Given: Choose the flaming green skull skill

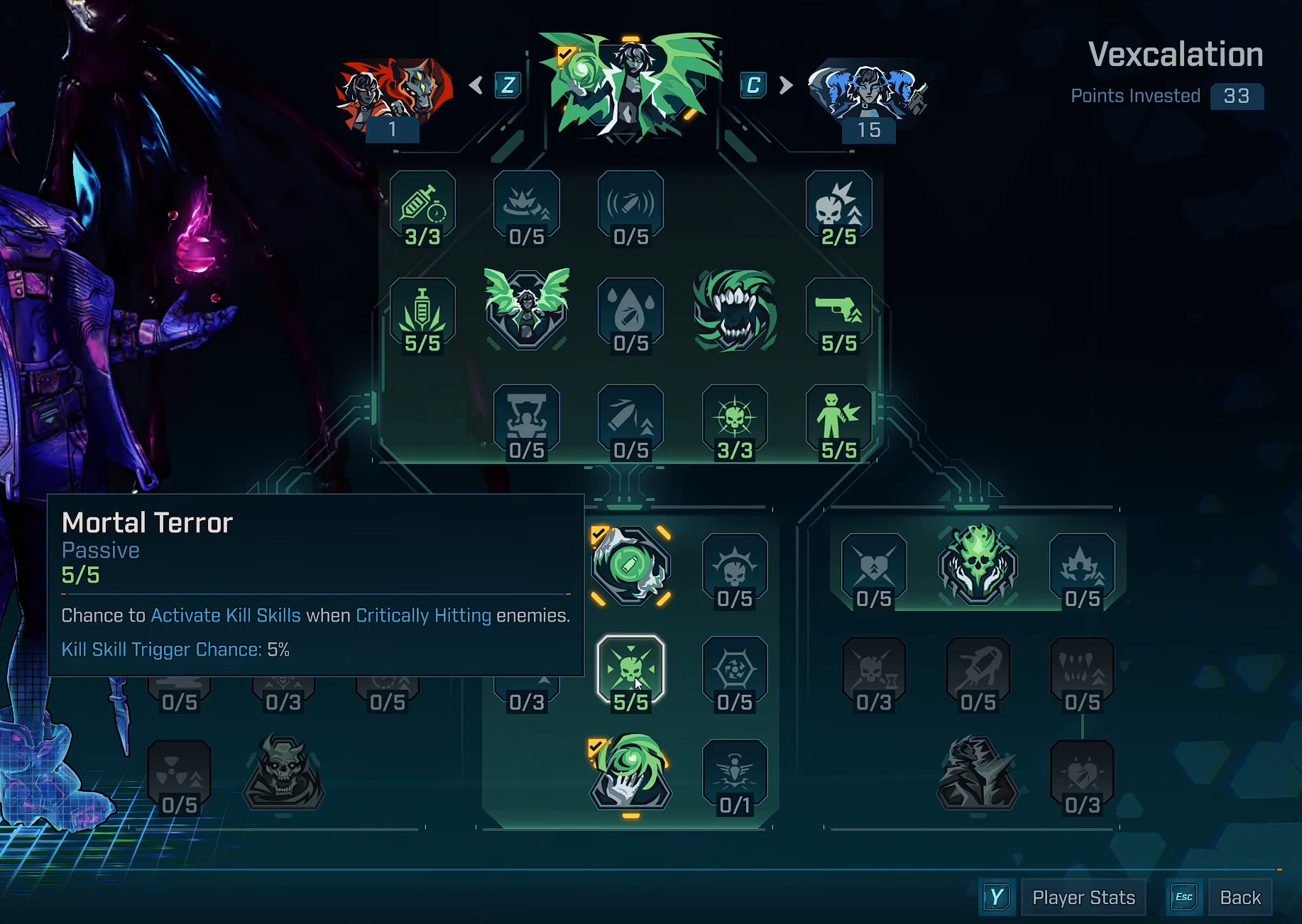Looking at the screenshot, I should (978, 565).
